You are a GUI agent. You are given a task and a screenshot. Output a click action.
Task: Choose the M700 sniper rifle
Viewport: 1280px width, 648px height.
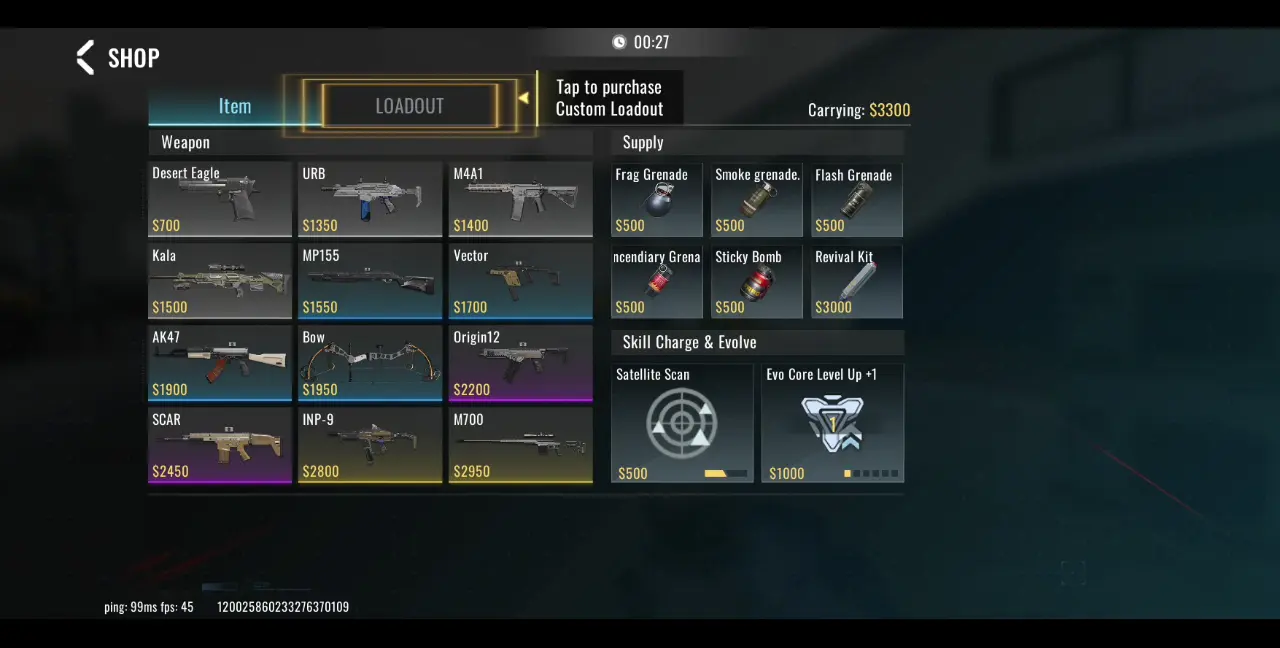coord(520,445)
